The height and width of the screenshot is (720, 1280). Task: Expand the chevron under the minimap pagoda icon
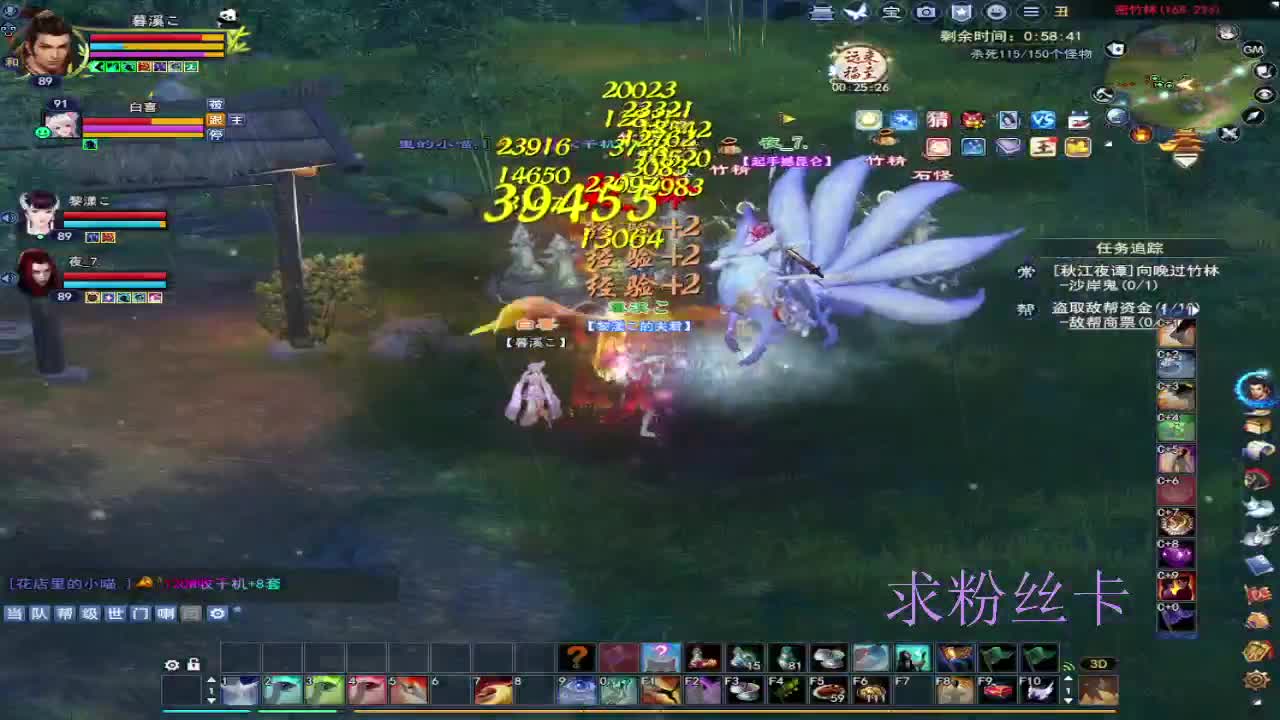(1186, 160)
